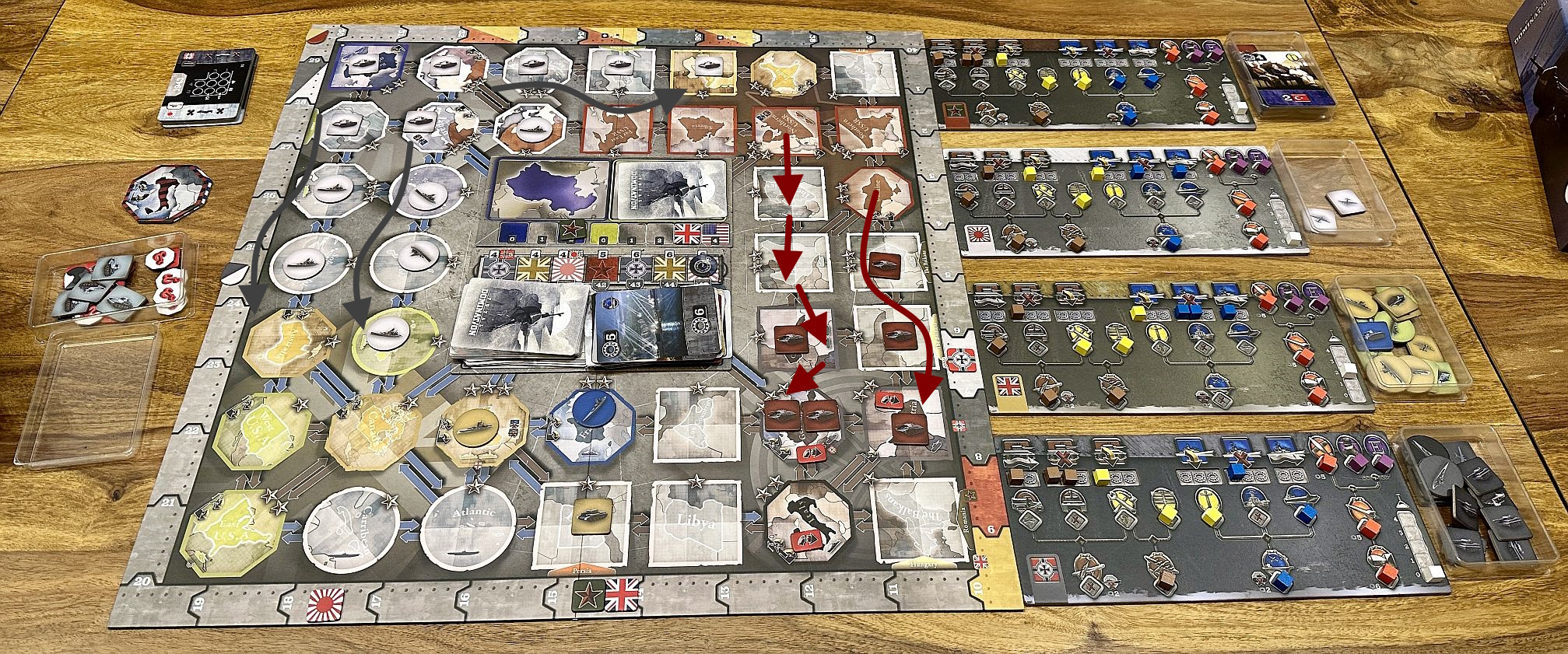Pick the East U.S.A. territory
Screen dimensions: 1568x654
click(x=226, y=530)
